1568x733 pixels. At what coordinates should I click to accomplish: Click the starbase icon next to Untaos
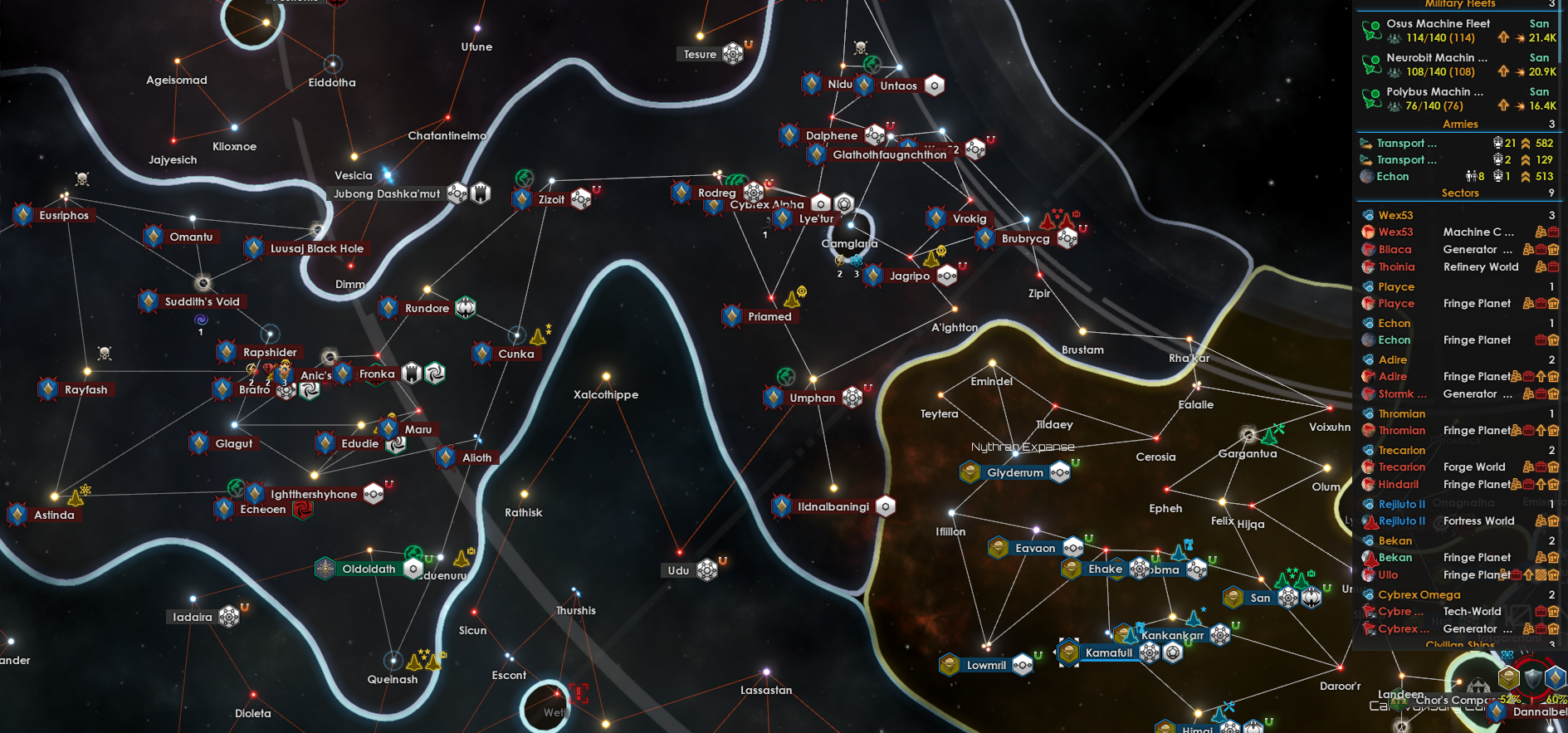click(x=935, y=85)
